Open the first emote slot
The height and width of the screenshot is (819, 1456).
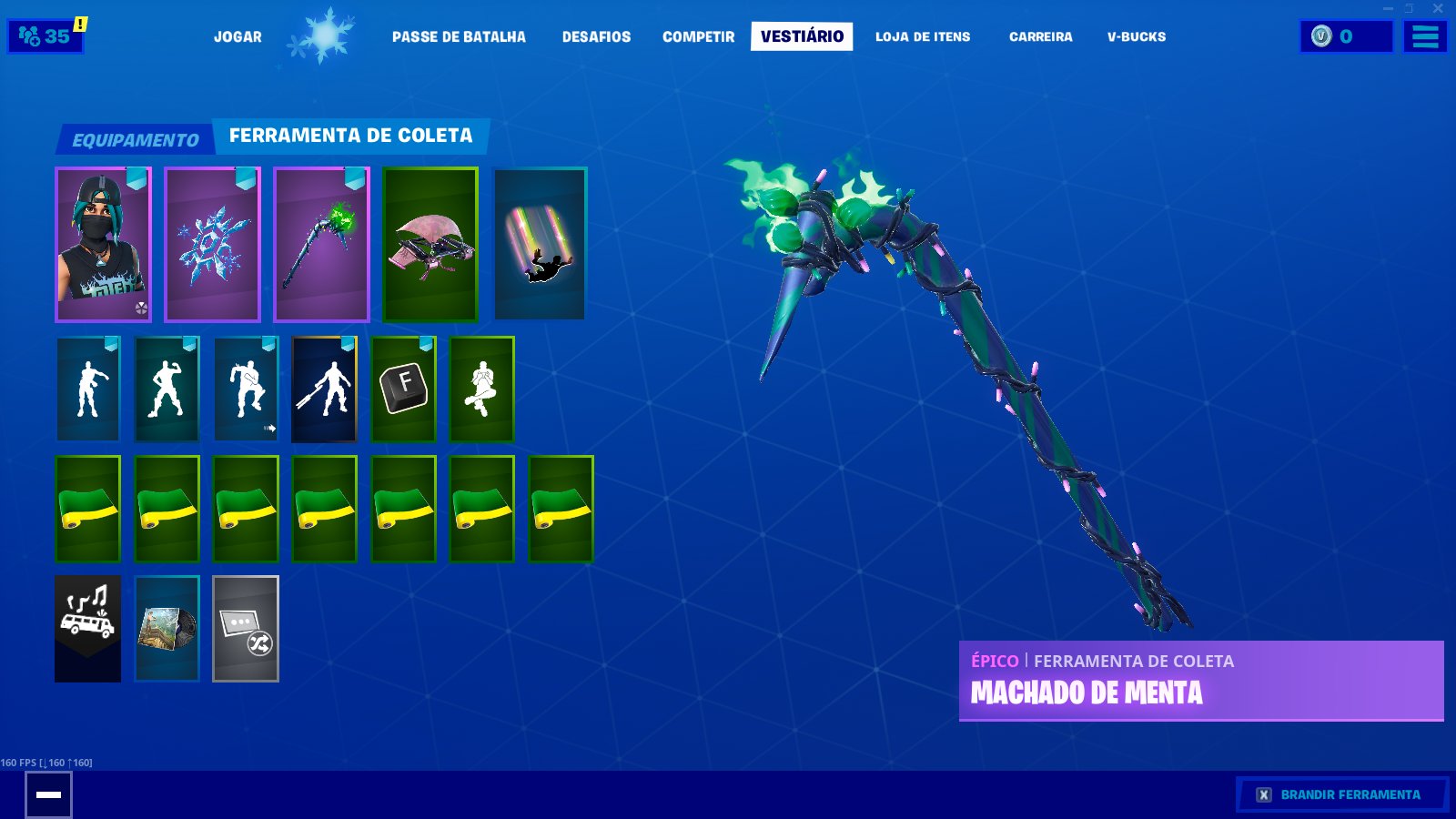(87, 389)
